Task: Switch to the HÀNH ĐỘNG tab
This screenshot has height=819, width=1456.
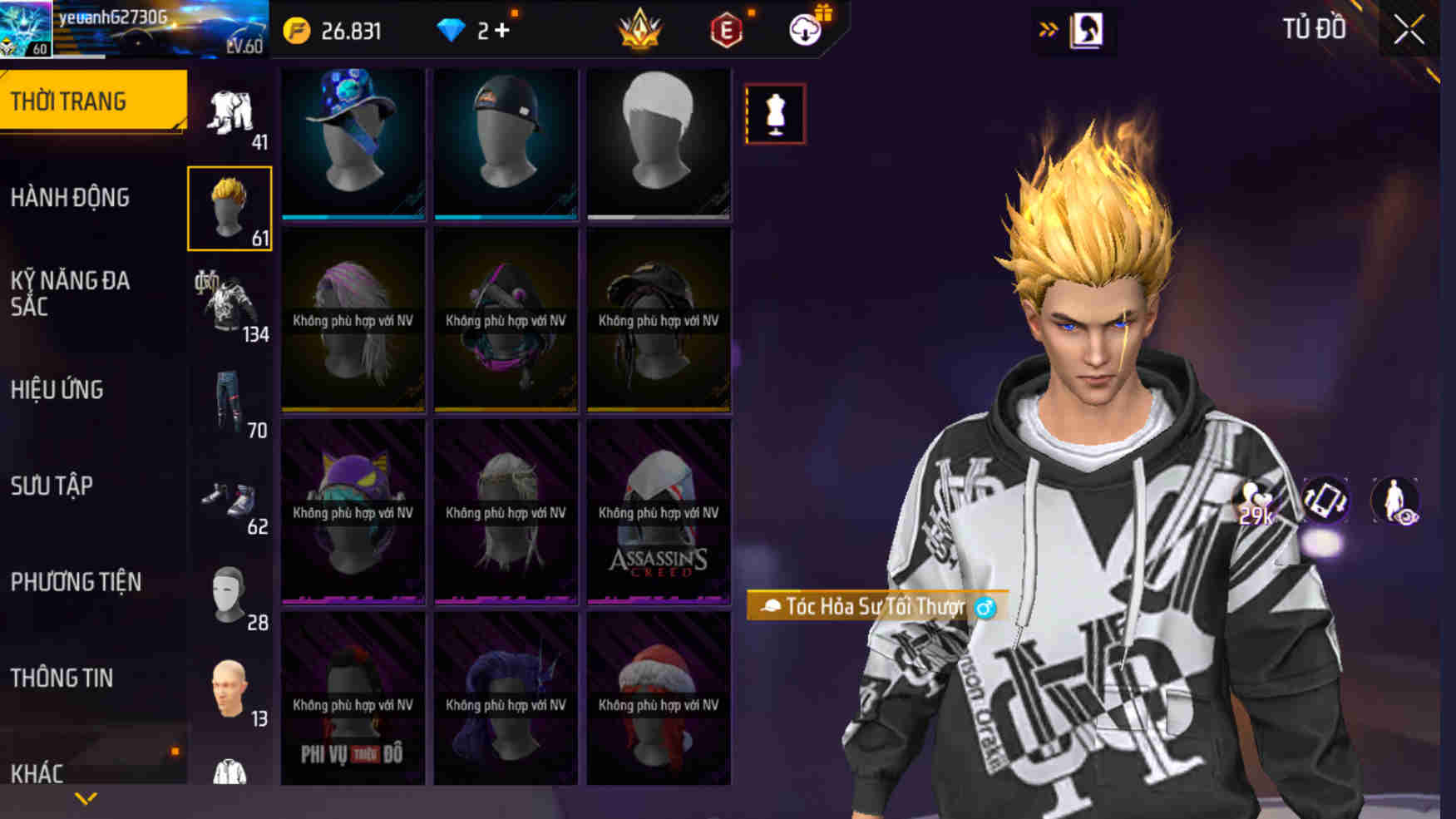Action: coord(69,197)
